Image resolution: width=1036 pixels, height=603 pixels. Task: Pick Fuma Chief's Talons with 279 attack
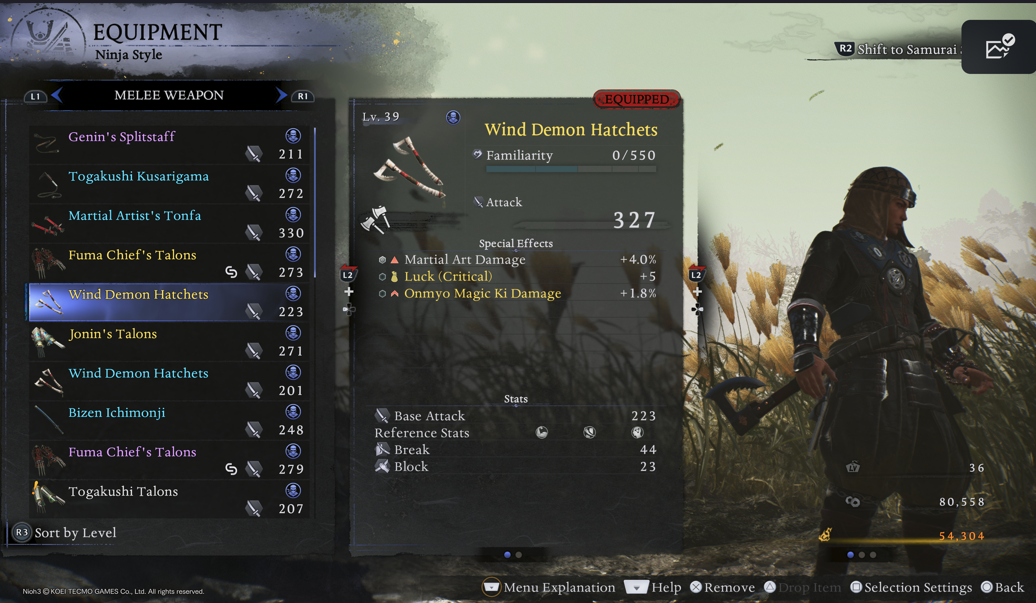(x=170, y=460)
